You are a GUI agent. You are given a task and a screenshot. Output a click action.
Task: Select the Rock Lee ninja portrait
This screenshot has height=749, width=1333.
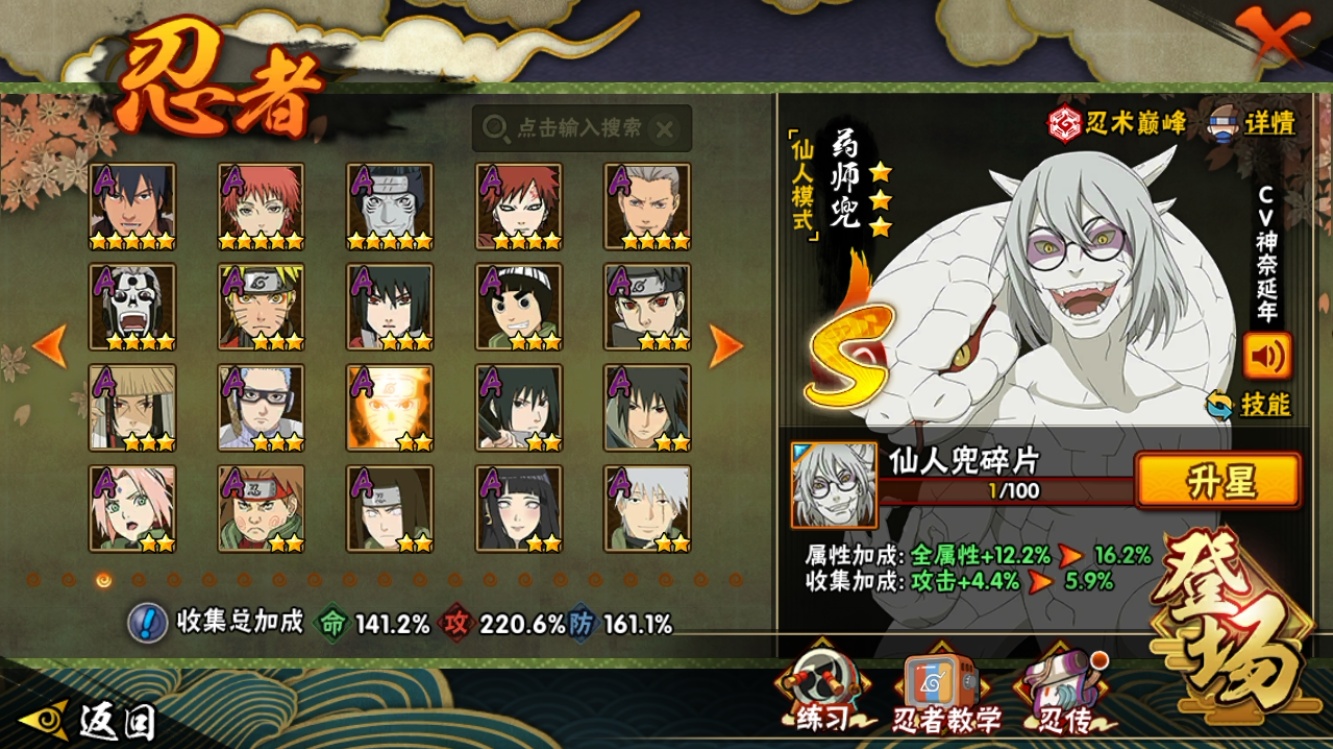[519, 307]
